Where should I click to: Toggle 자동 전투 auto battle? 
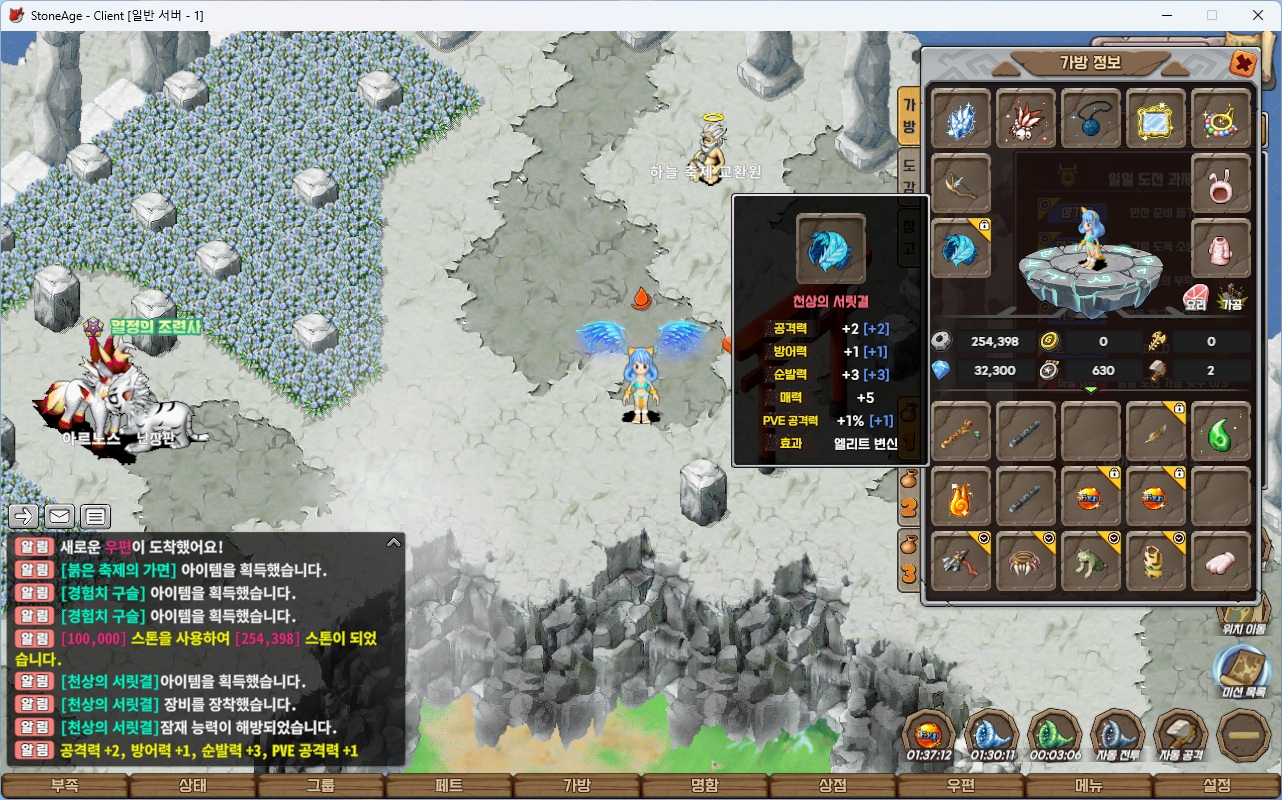(1118, 735)
